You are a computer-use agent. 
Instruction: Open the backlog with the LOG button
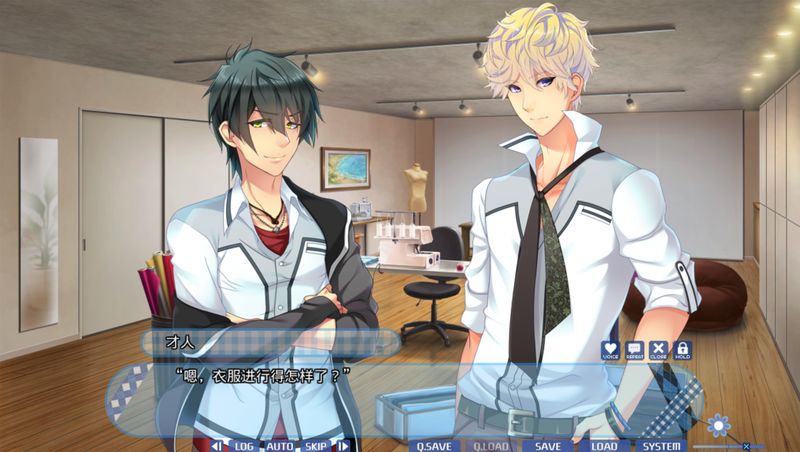point(243,446)
